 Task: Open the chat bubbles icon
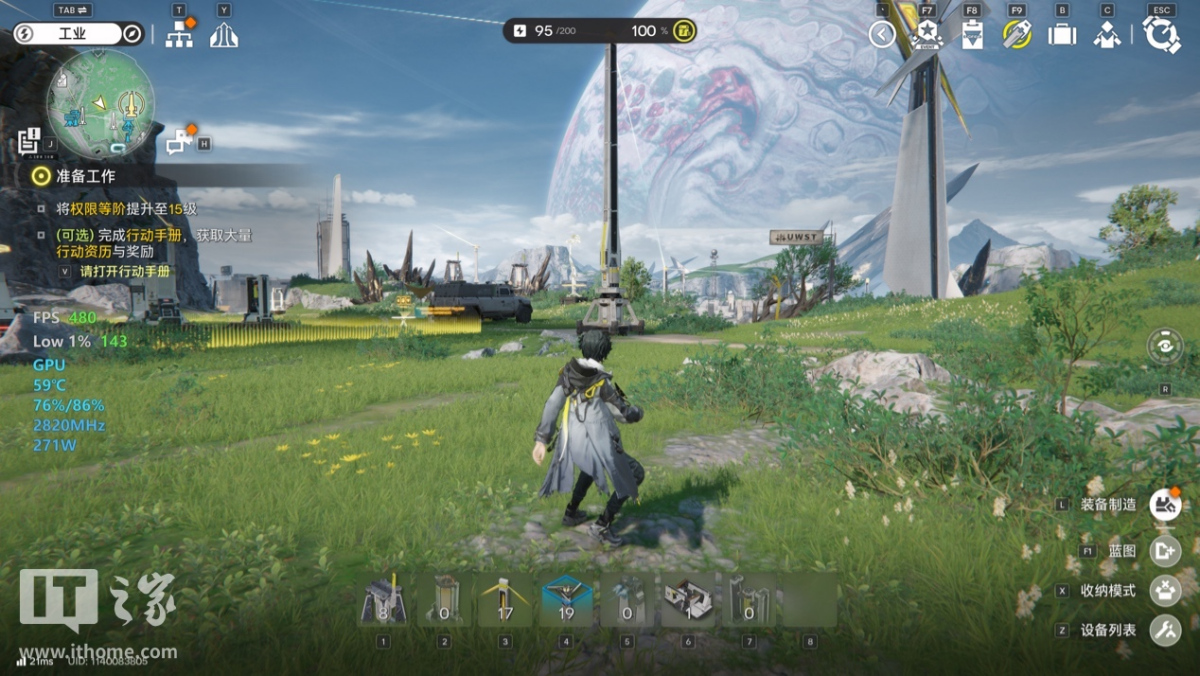(x=180, y=142)
